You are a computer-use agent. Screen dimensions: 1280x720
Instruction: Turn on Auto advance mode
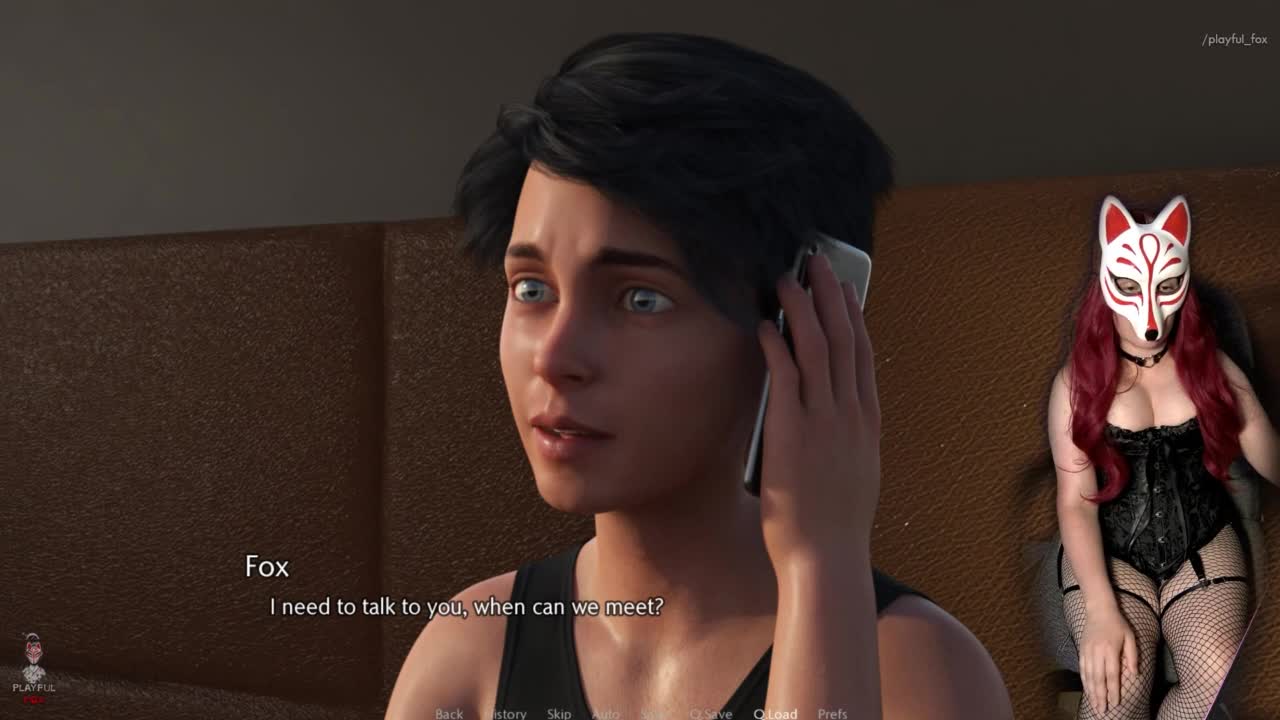[x=606, y=713]
